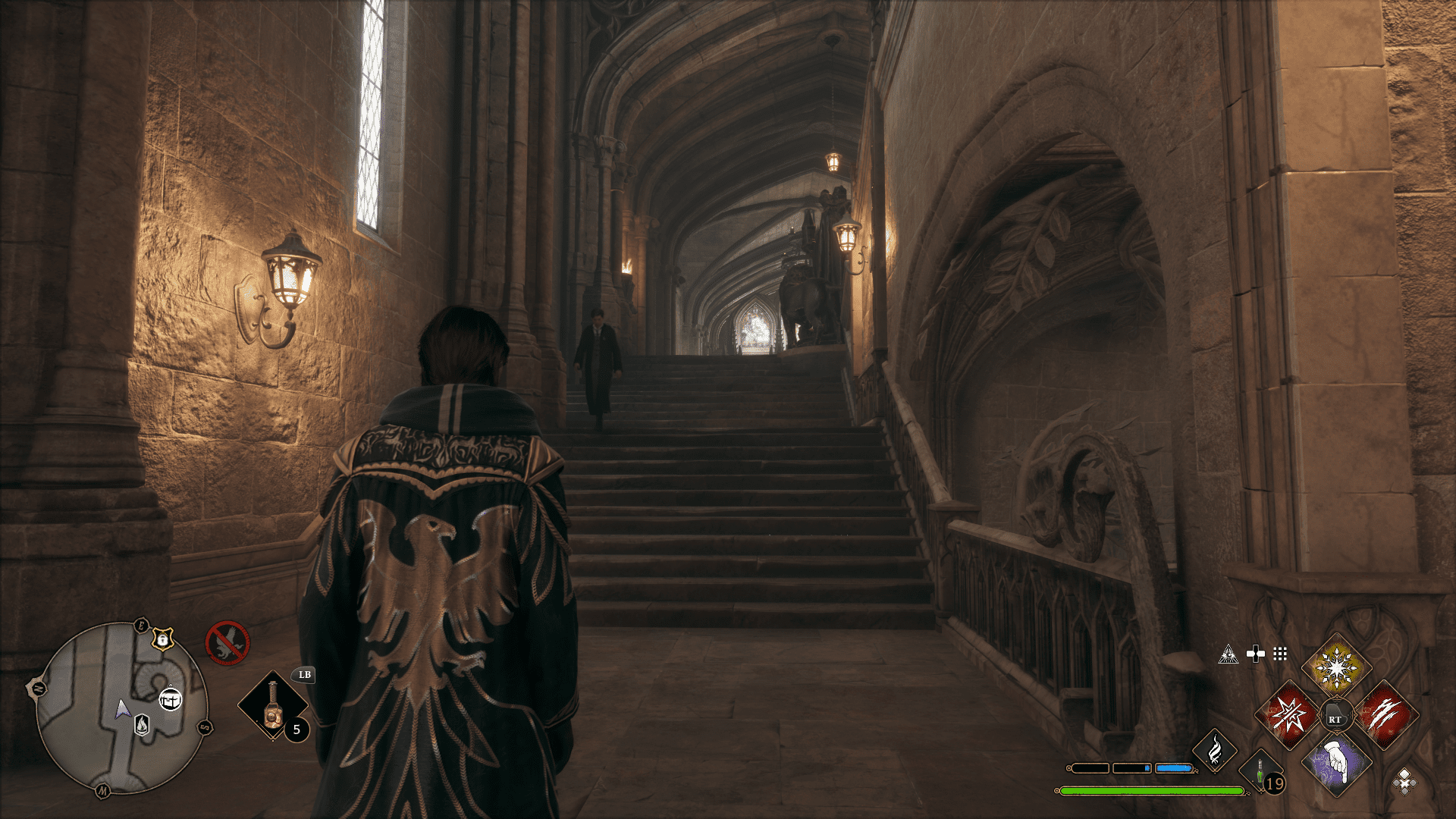Activate the white flame ancient magic icon
Screen dimensions: 1456x819
(1214, 750)
